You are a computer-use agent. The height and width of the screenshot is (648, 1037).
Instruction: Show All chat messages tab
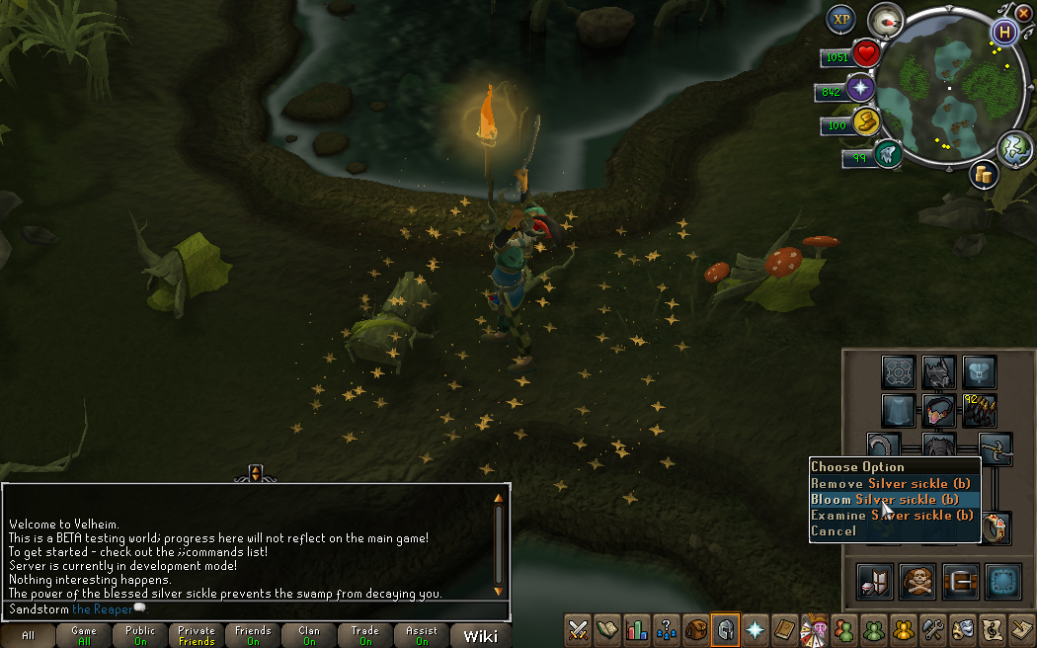point(28,635)
